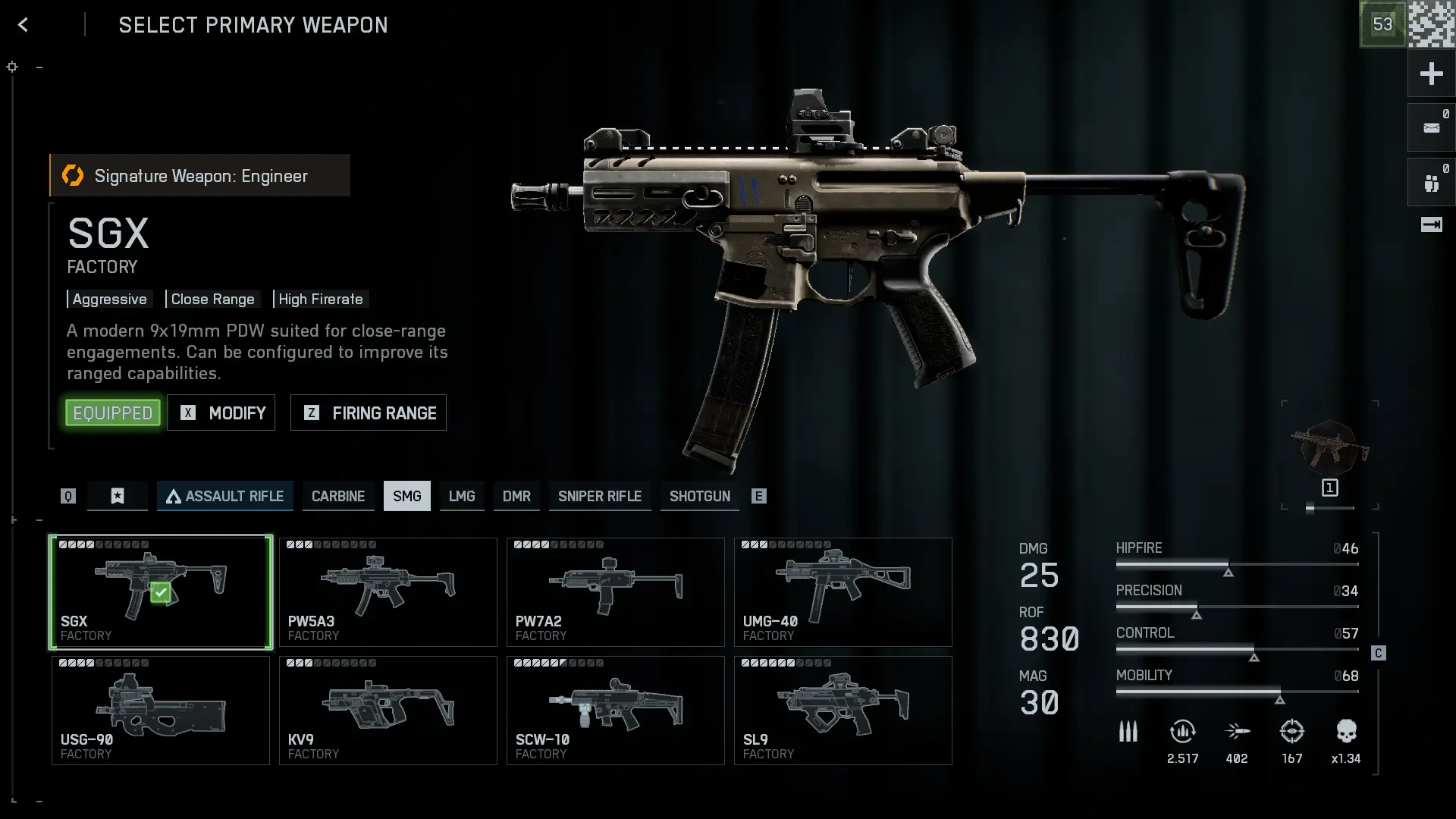Switch to the Sniper Rifle tab
1456x819 pixels.
point(600,496)
